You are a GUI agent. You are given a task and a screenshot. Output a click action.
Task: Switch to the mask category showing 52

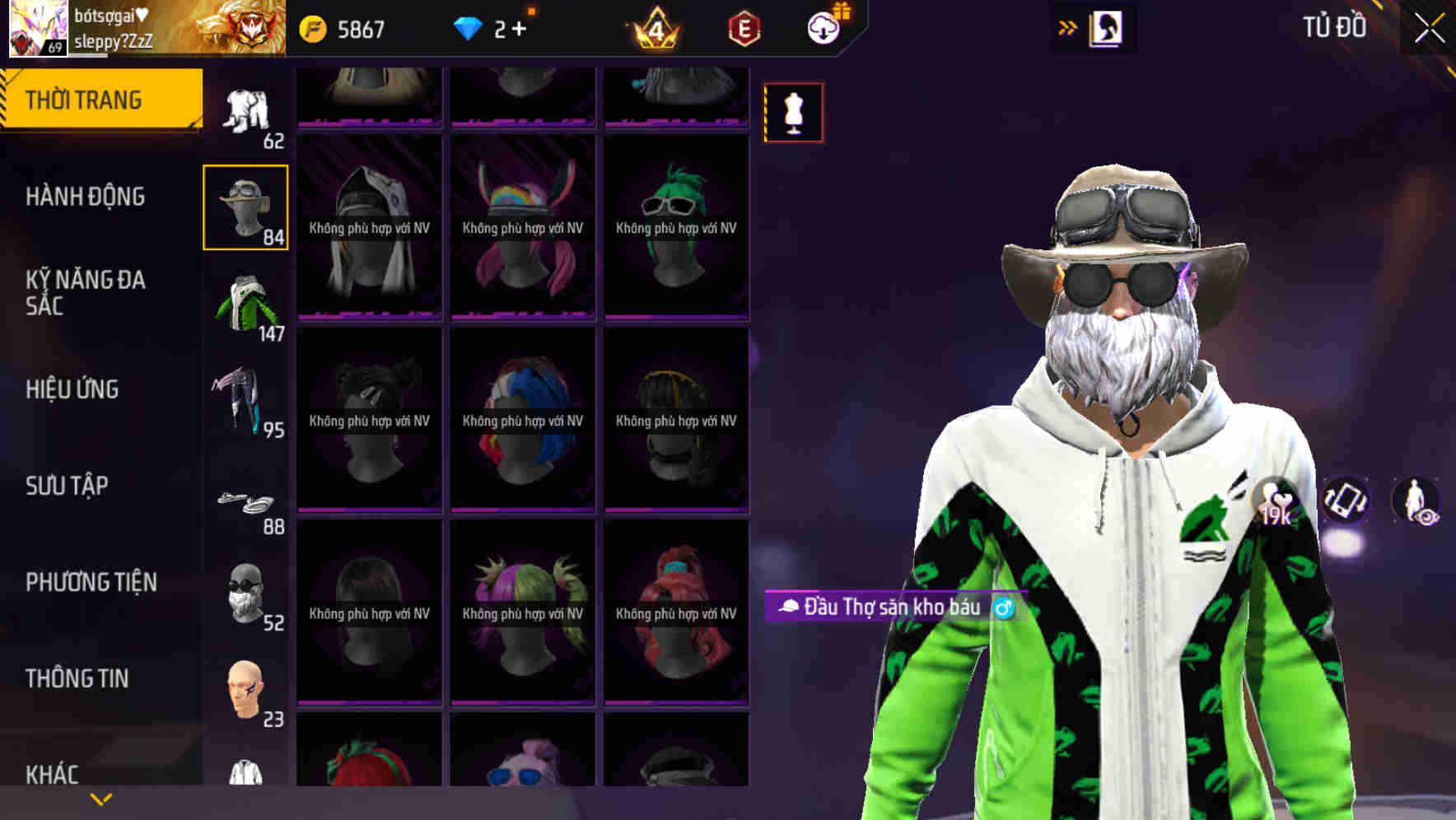pos(245,593)
